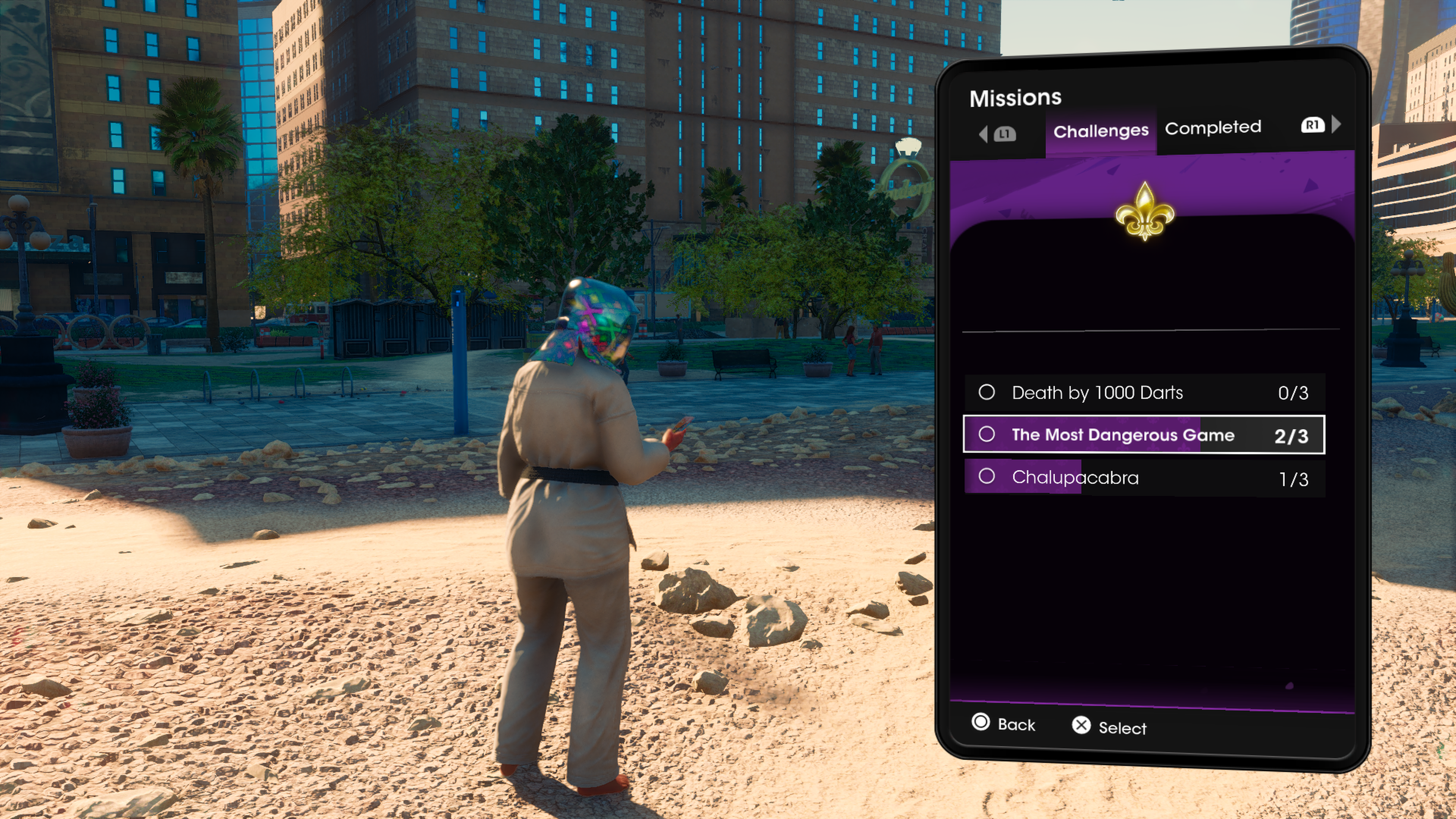The image size is (1456, 819).
Task: Open the Death by 1000 Darts challenge
Action: pos(1144,392)
